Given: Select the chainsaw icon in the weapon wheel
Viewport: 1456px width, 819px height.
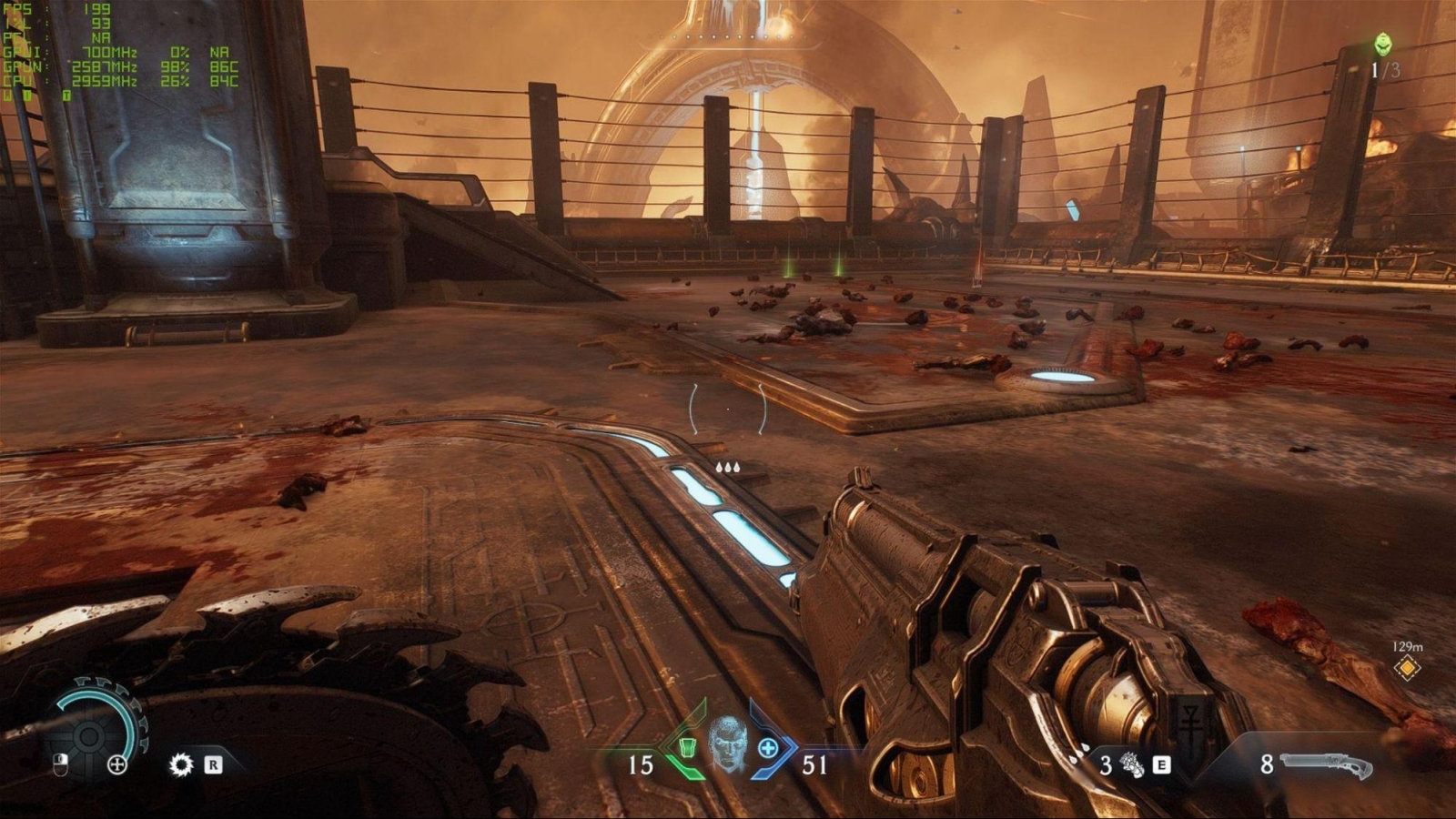Looking at the screenshot, I should click(182, 763).
